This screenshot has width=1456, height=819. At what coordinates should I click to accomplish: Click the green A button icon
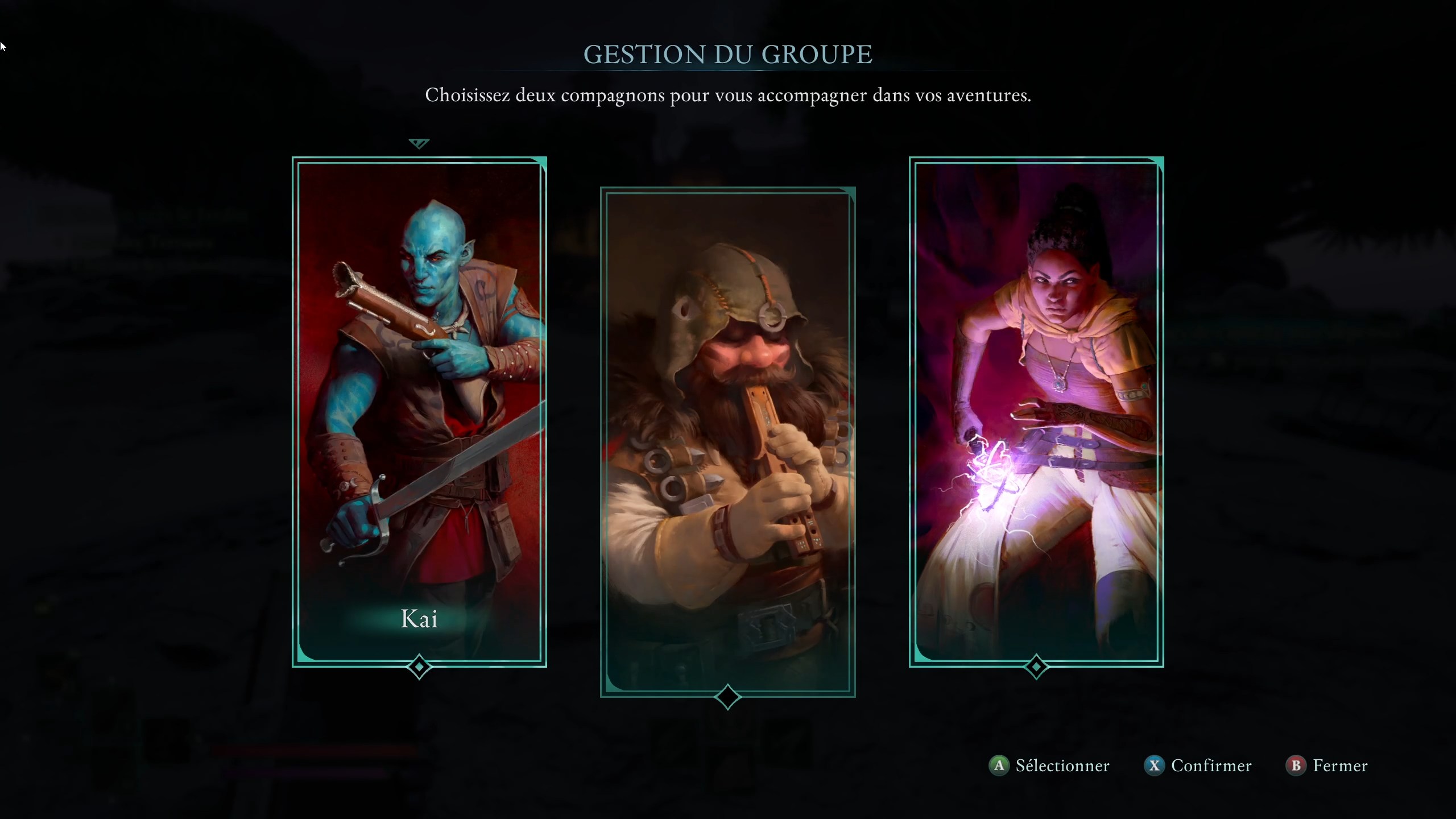(999, 766)
